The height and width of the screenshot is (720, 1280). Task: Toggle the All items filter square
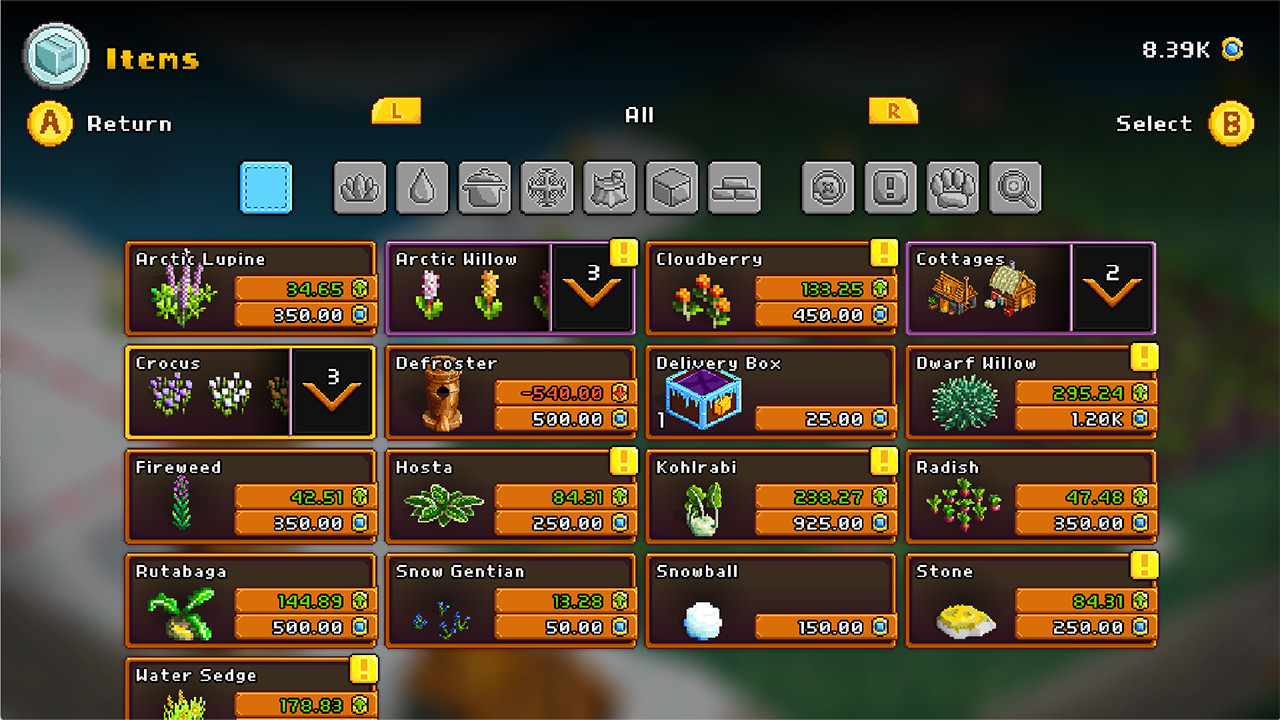point(265,187)
